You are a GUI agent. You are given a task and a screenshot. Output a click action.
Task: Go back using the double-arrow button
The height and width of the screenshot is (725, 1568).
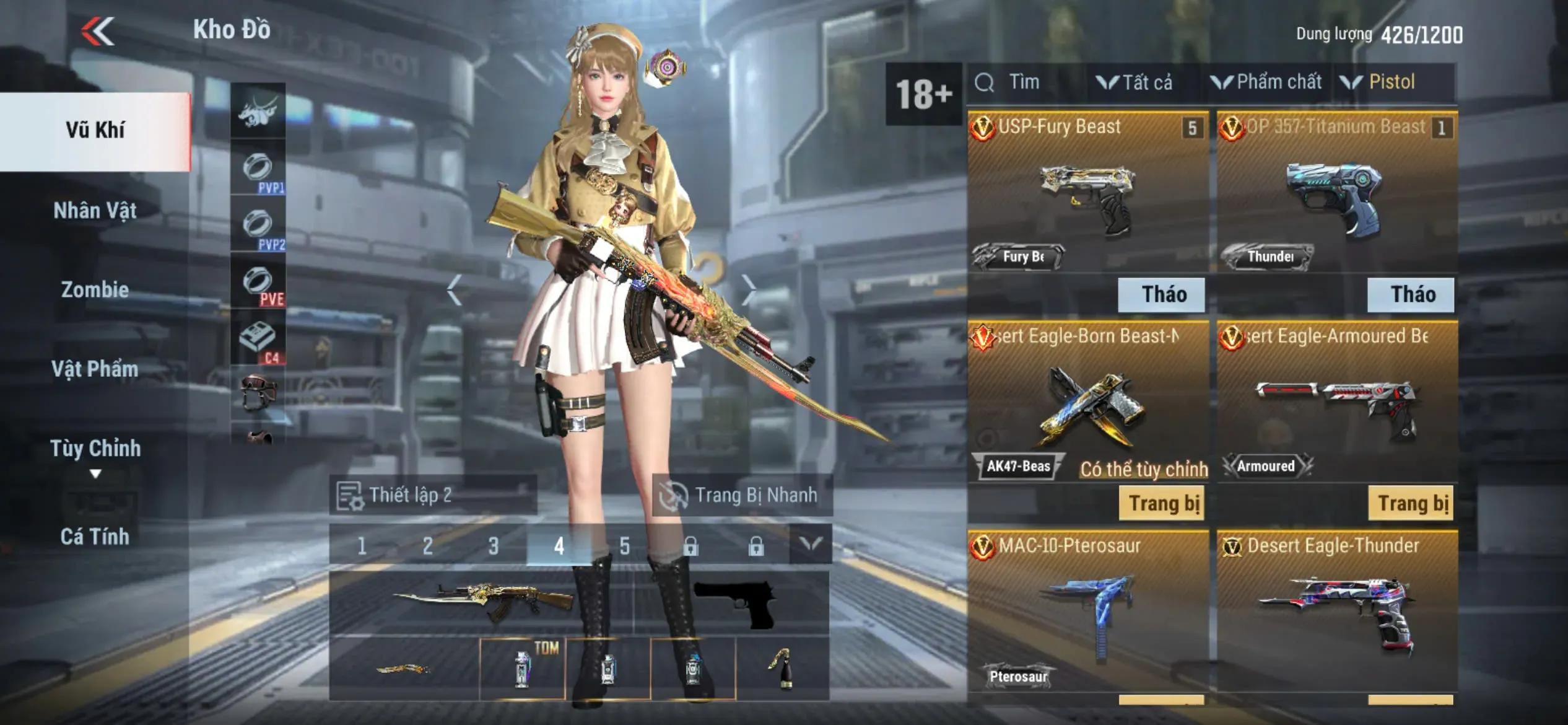[98, 31]
